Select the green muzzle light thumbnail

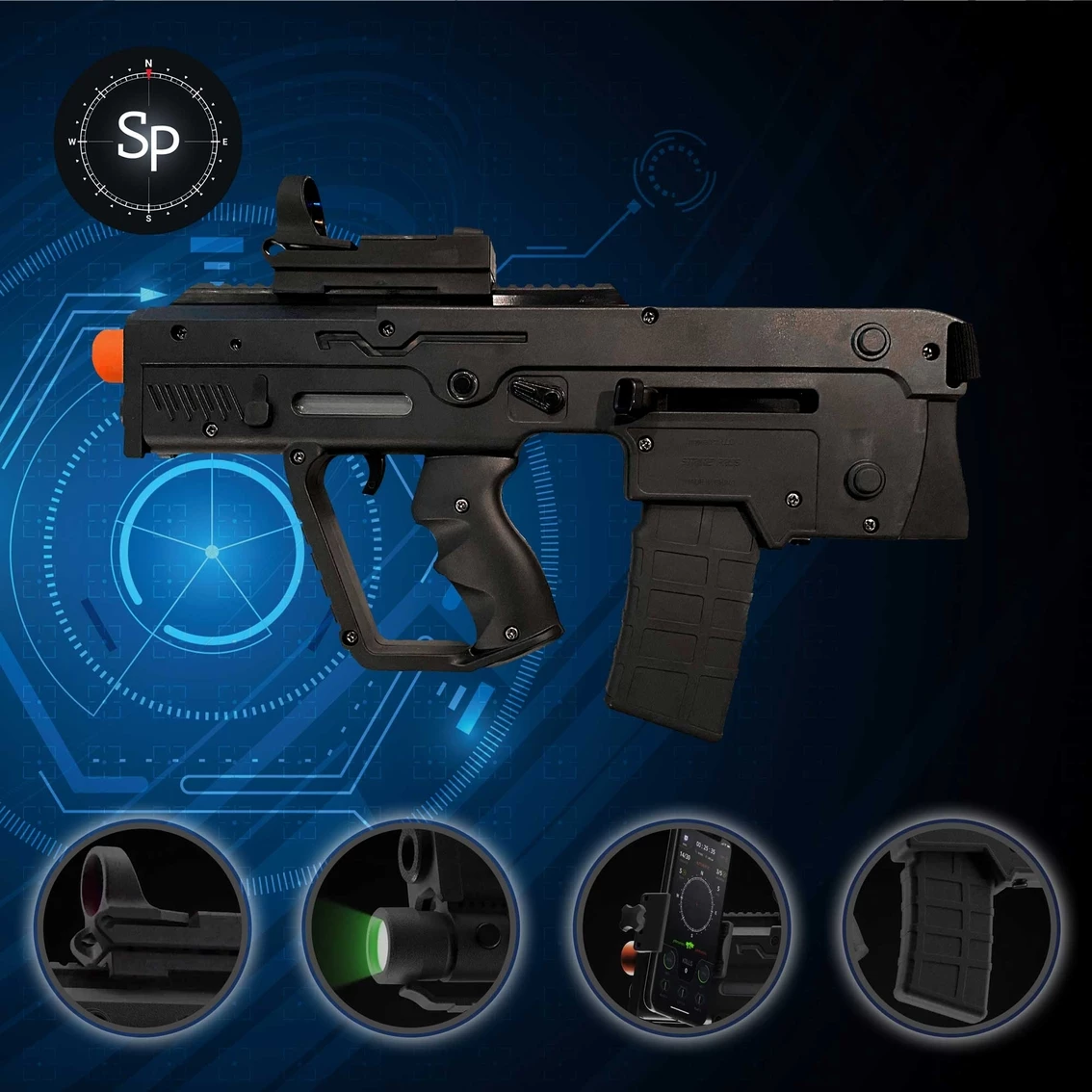pos(411,928)
